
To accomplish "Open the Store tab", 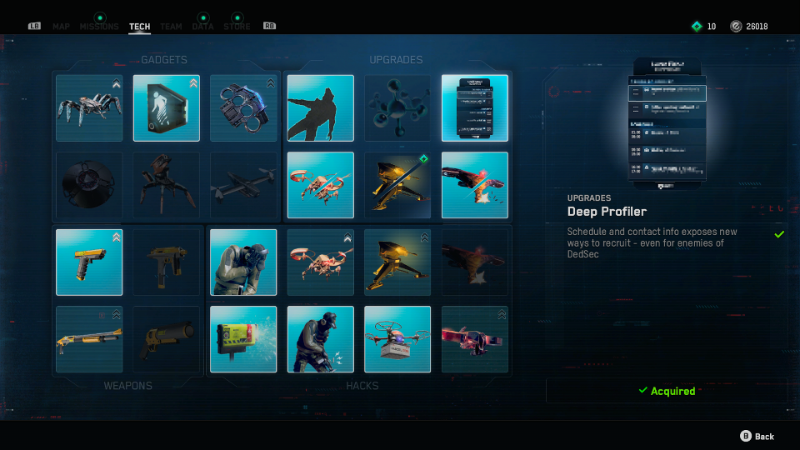I will tap(237, 26).
